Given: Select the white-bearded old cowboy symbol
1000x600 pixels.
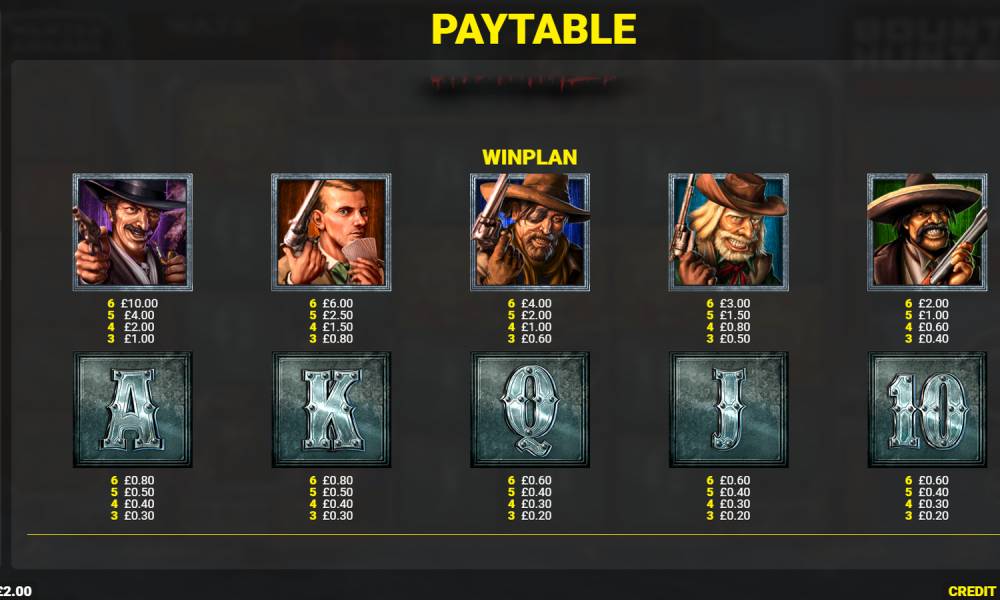Looking at the screenshot, I should 728,232.
